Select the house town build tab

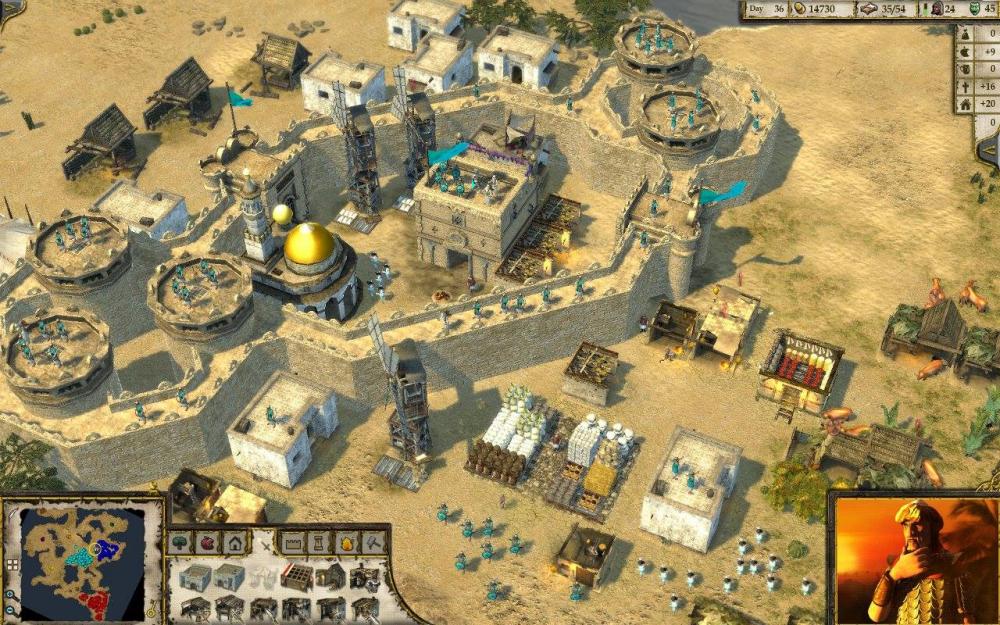pos(234,543)
